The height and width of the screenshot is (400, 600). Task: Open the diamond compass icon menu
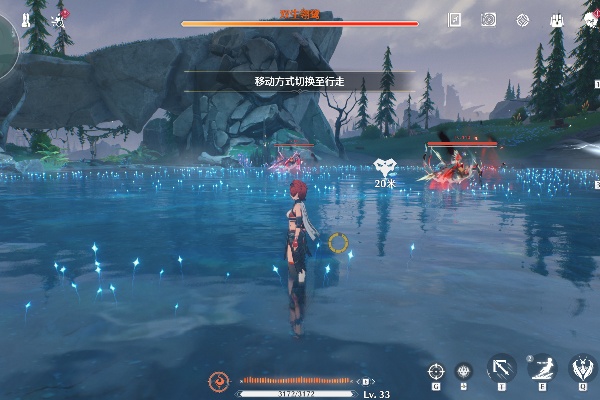[522, 19]
